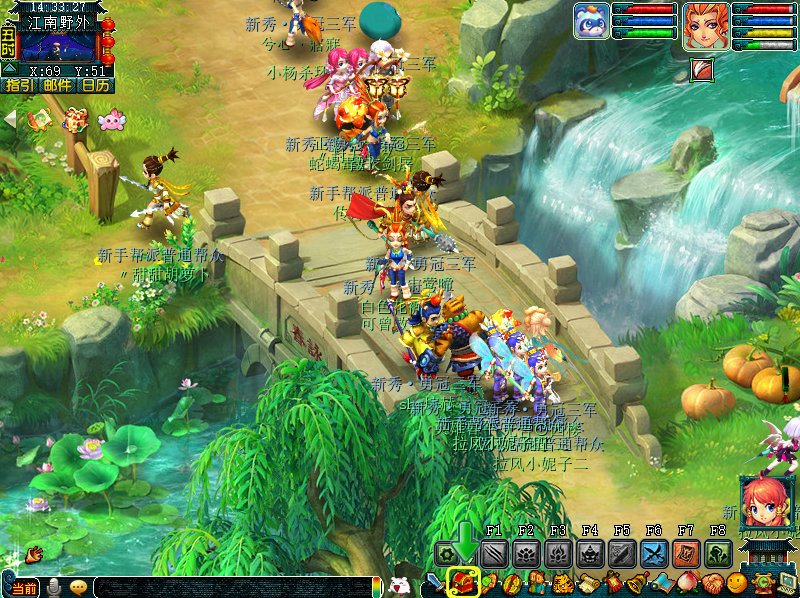Collapse the minimap with the triangle arrow

click(x=9, y=68)
